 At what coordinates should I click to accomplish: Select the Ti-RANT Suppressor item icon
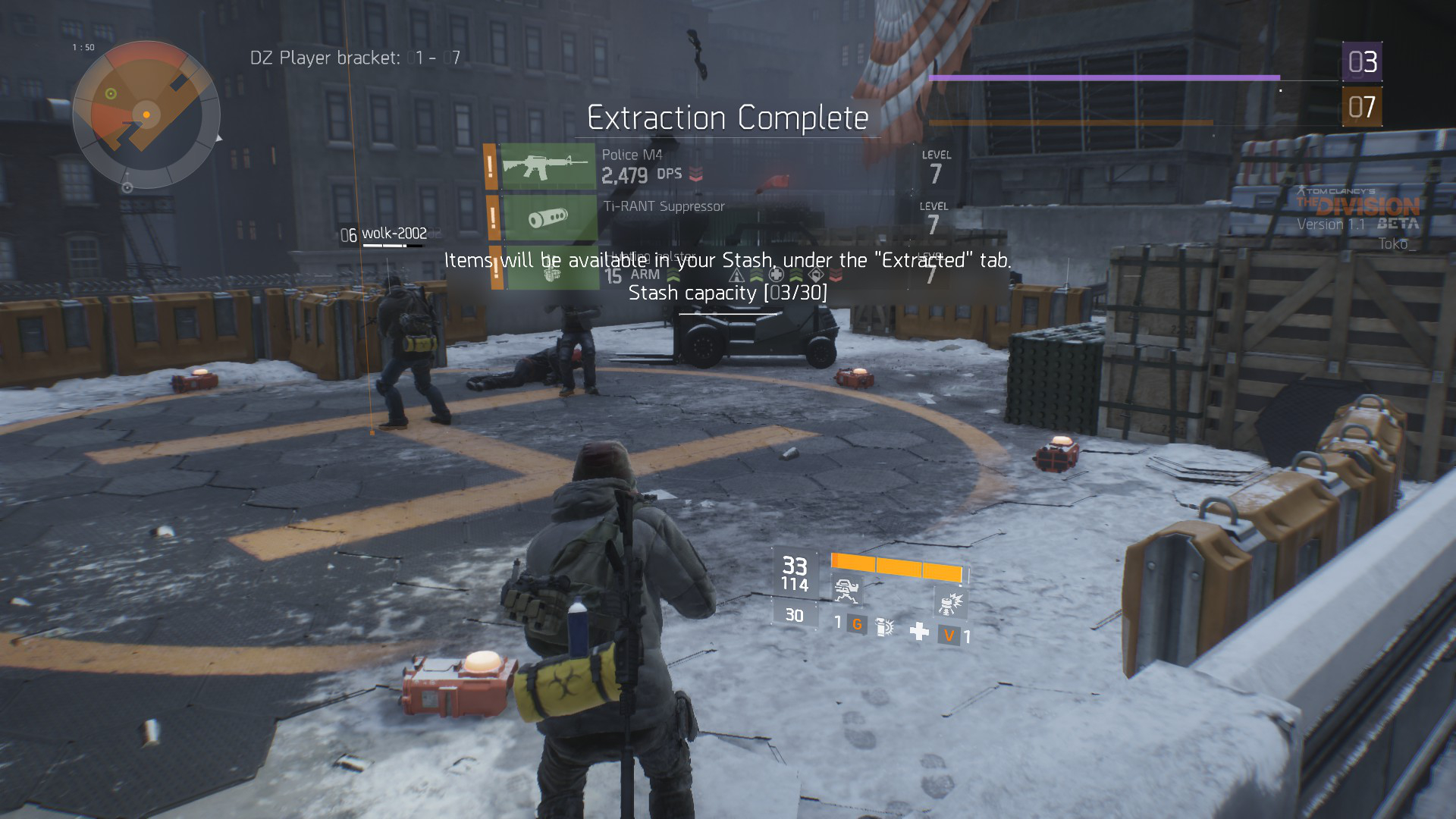[x=548, y=218]
